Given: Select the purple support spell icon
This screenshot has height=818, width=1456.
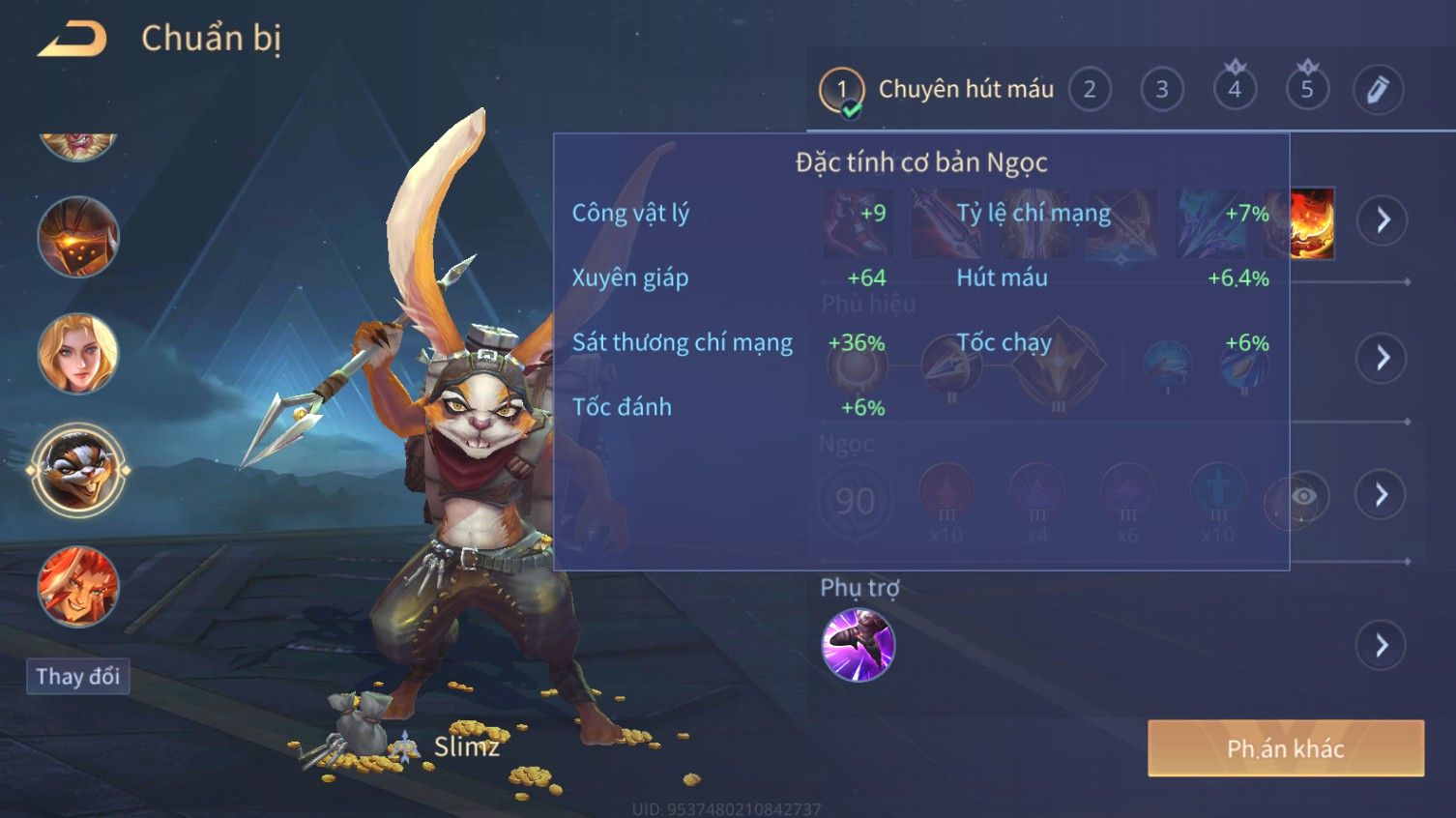Looking at the screenshot, I should pyautogui.click(x=858, y=645).
